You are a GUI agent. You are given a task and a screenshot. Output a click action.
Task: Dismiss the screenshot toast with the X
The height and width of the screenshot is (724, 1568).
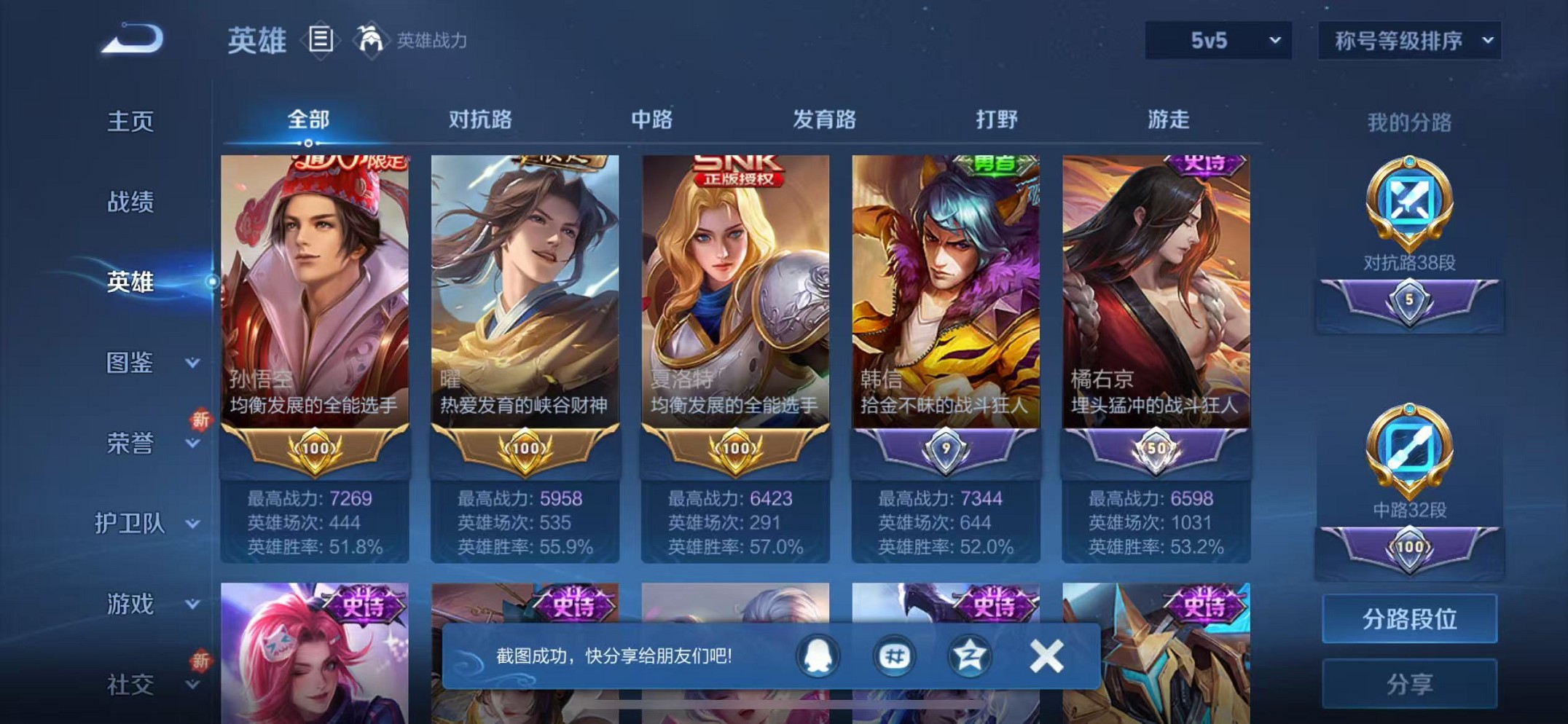[1047, 655]
